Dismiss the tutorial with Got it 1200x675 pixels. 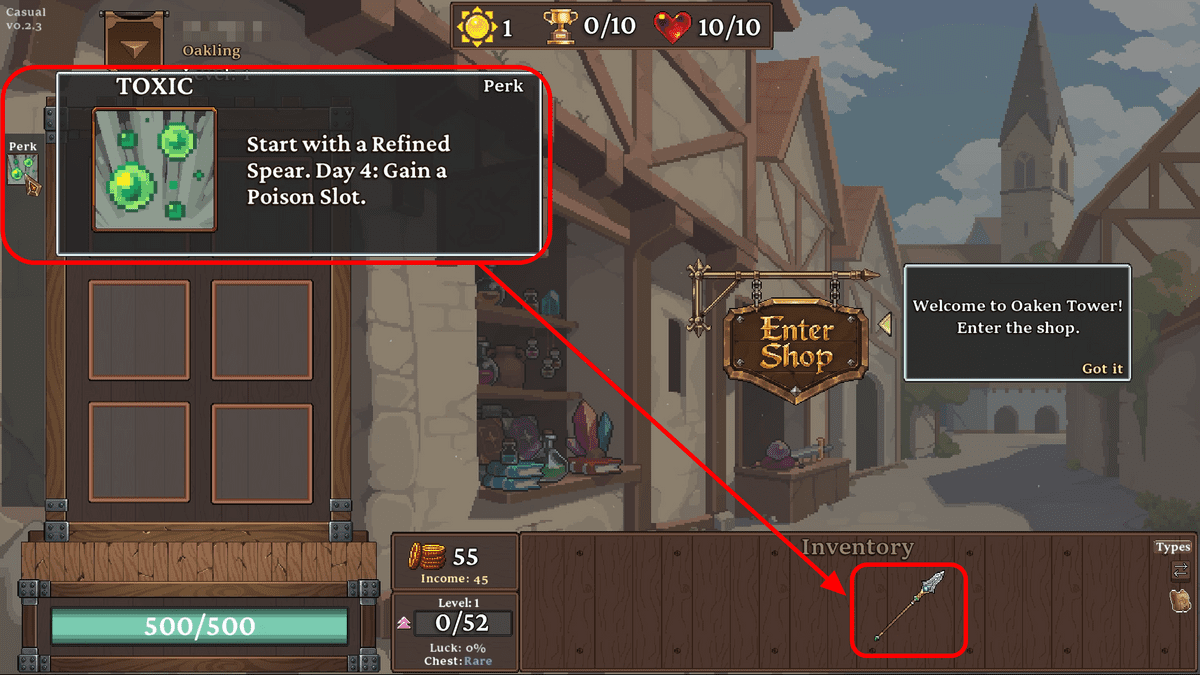1102,369
